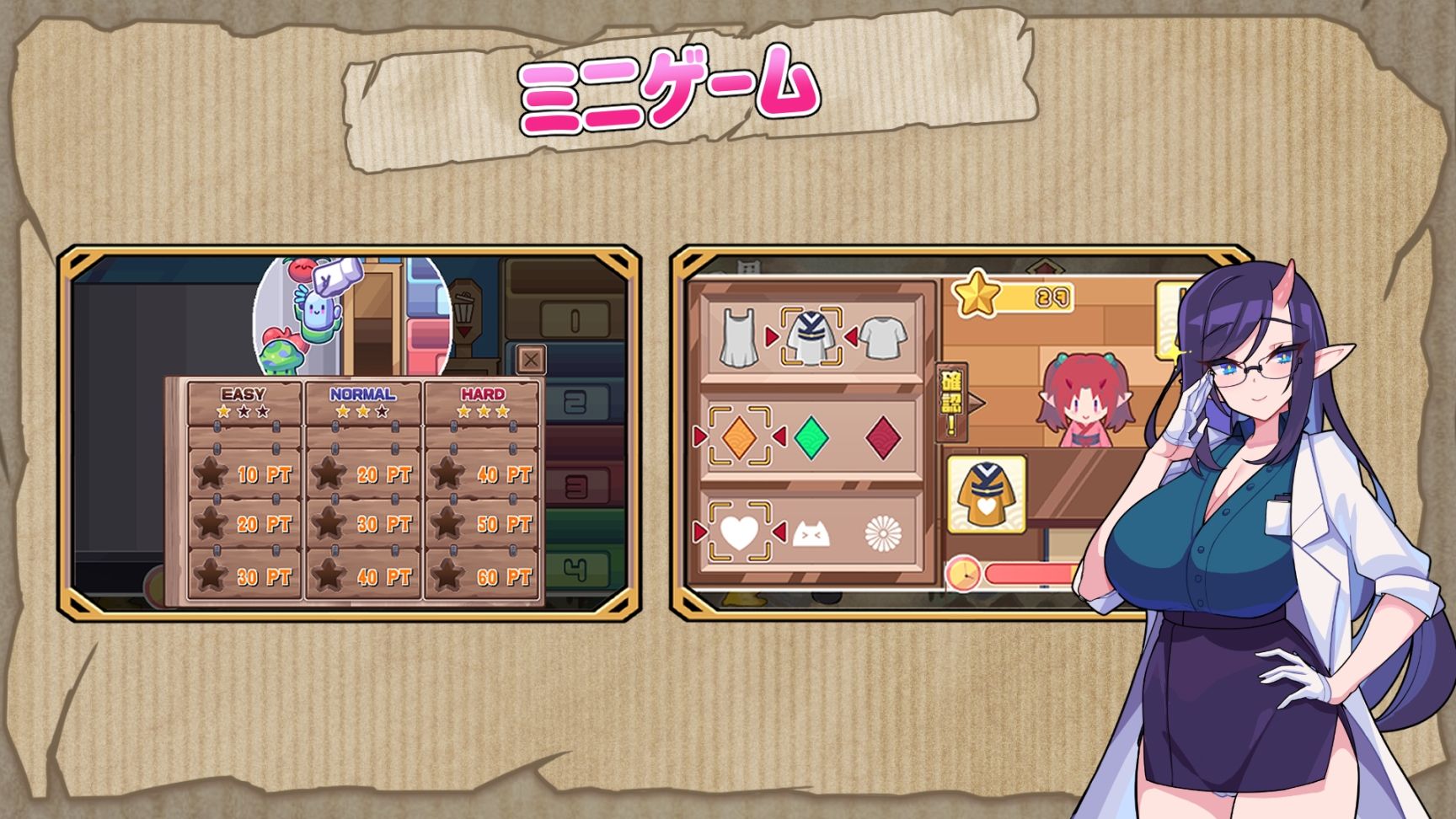Select the sailor-collar shirt icon
This screenshot has width=1456, height=819.
[812, 337]
